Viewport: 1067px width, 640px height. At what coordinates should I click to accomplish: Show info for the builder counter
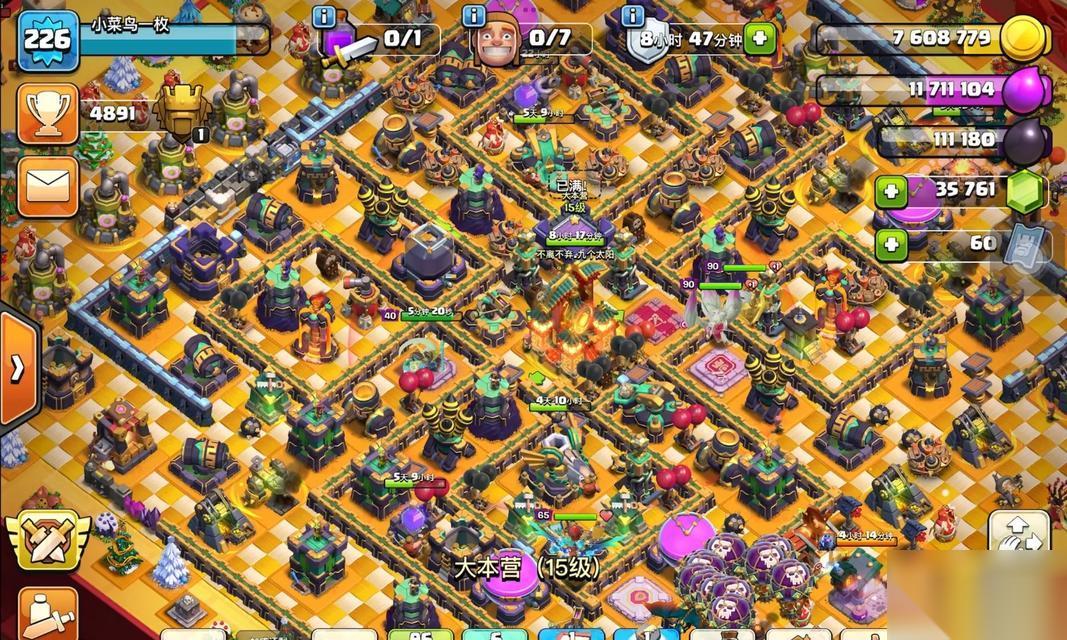point(473,16)
